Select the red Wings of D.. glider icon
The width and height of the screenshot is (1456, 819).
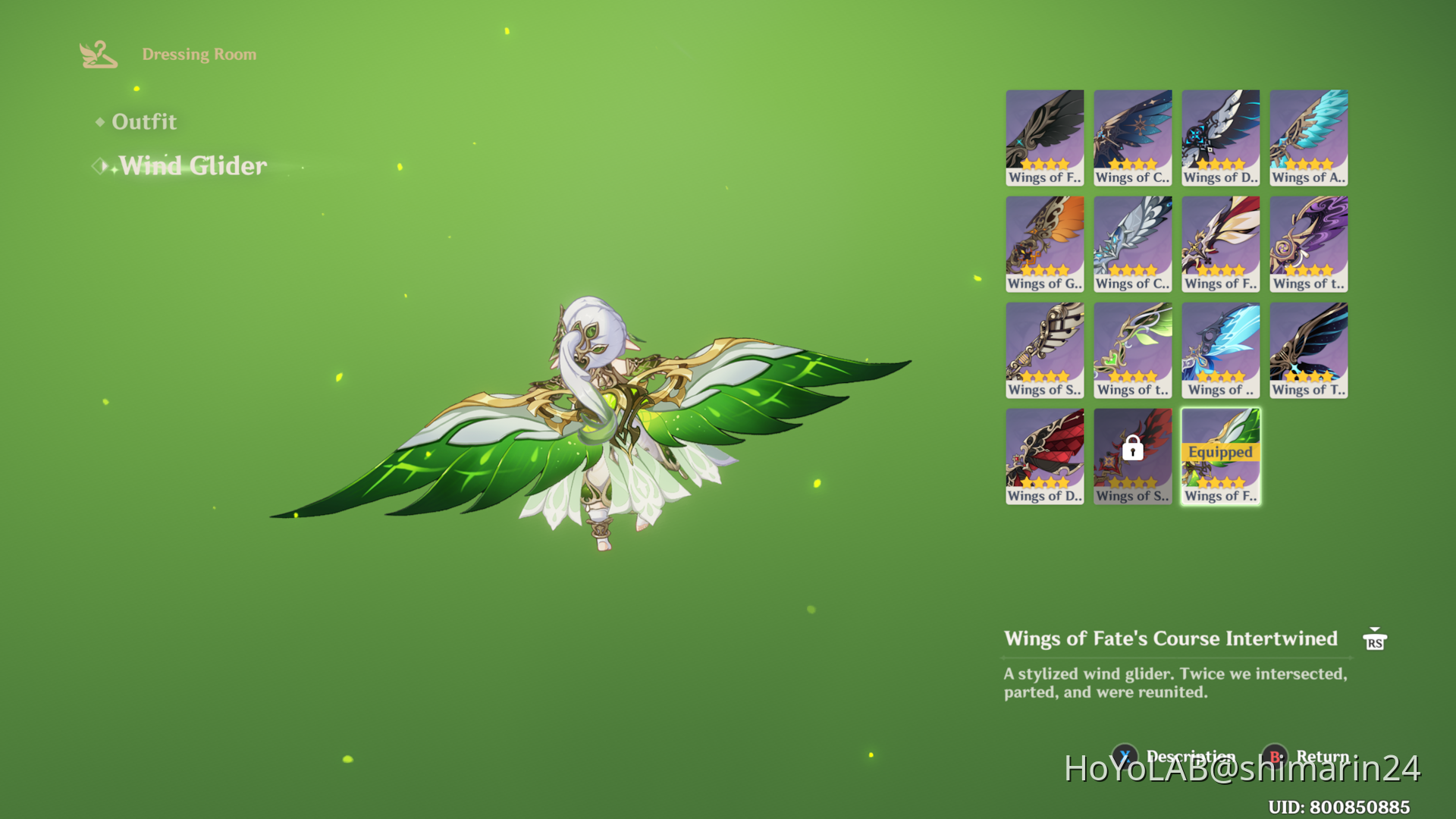[1044, 455]
